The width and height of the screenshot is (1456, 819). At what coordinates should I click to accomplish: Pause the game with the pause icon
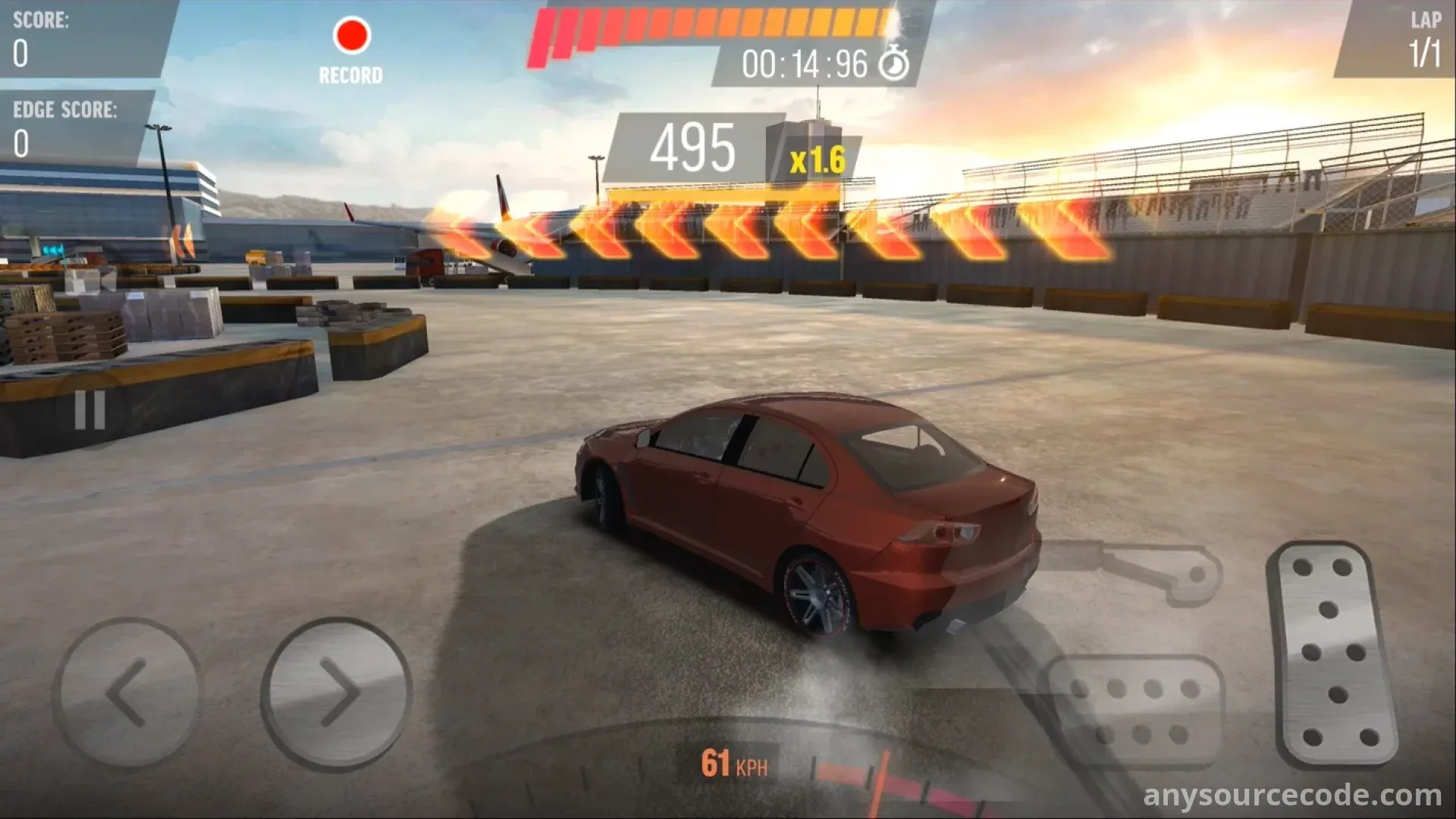[x=89, y=410]
